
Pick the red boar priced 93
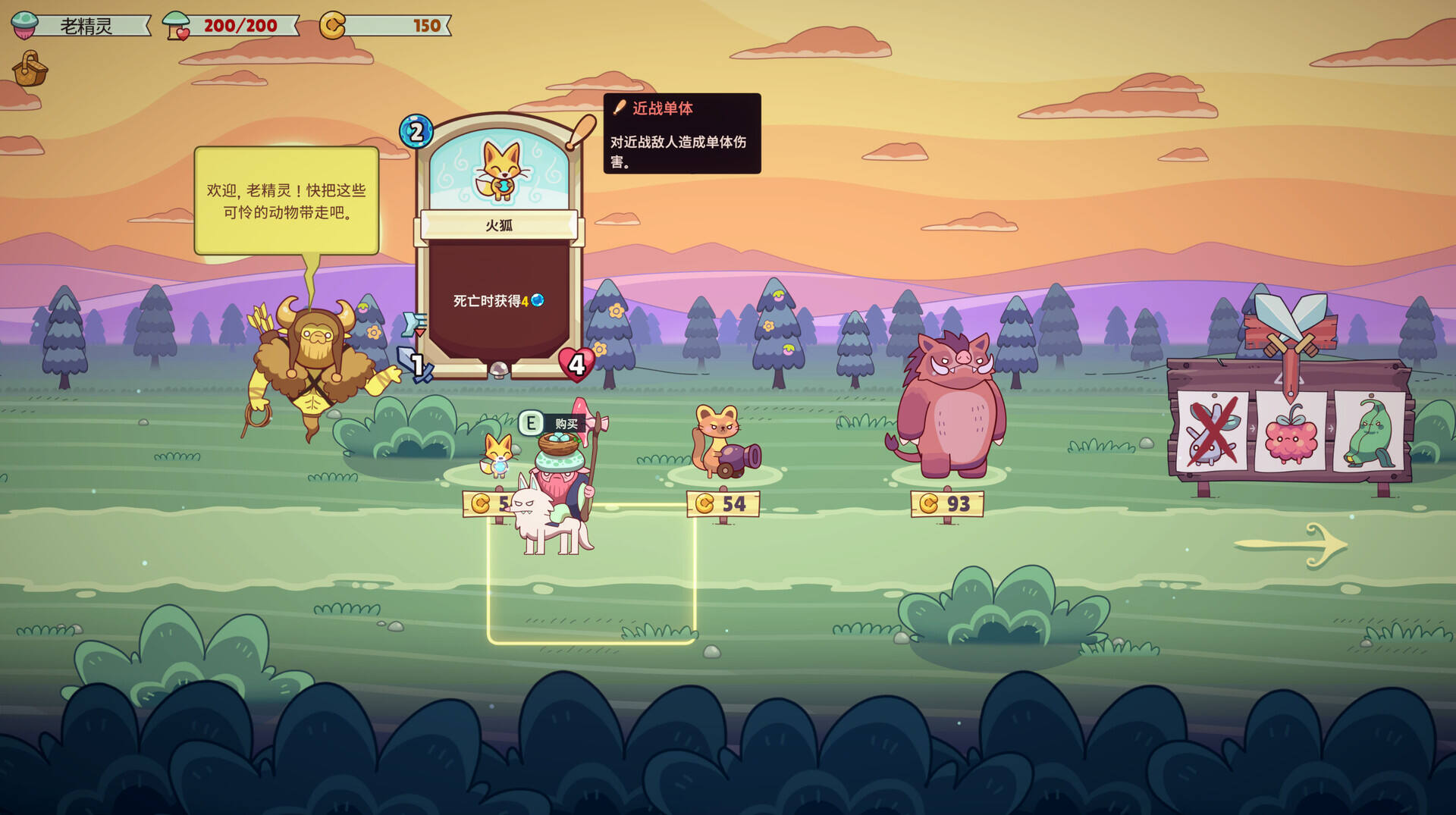point(948,409)
